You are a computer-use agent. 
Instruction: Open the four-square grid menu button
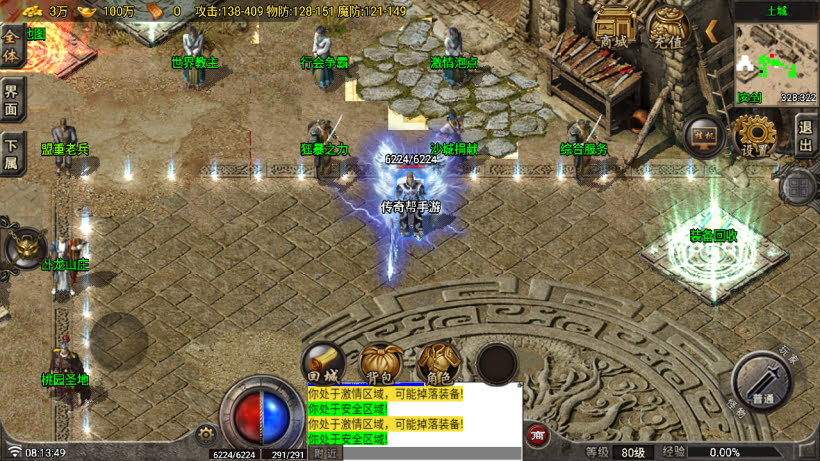click(800, 185)
